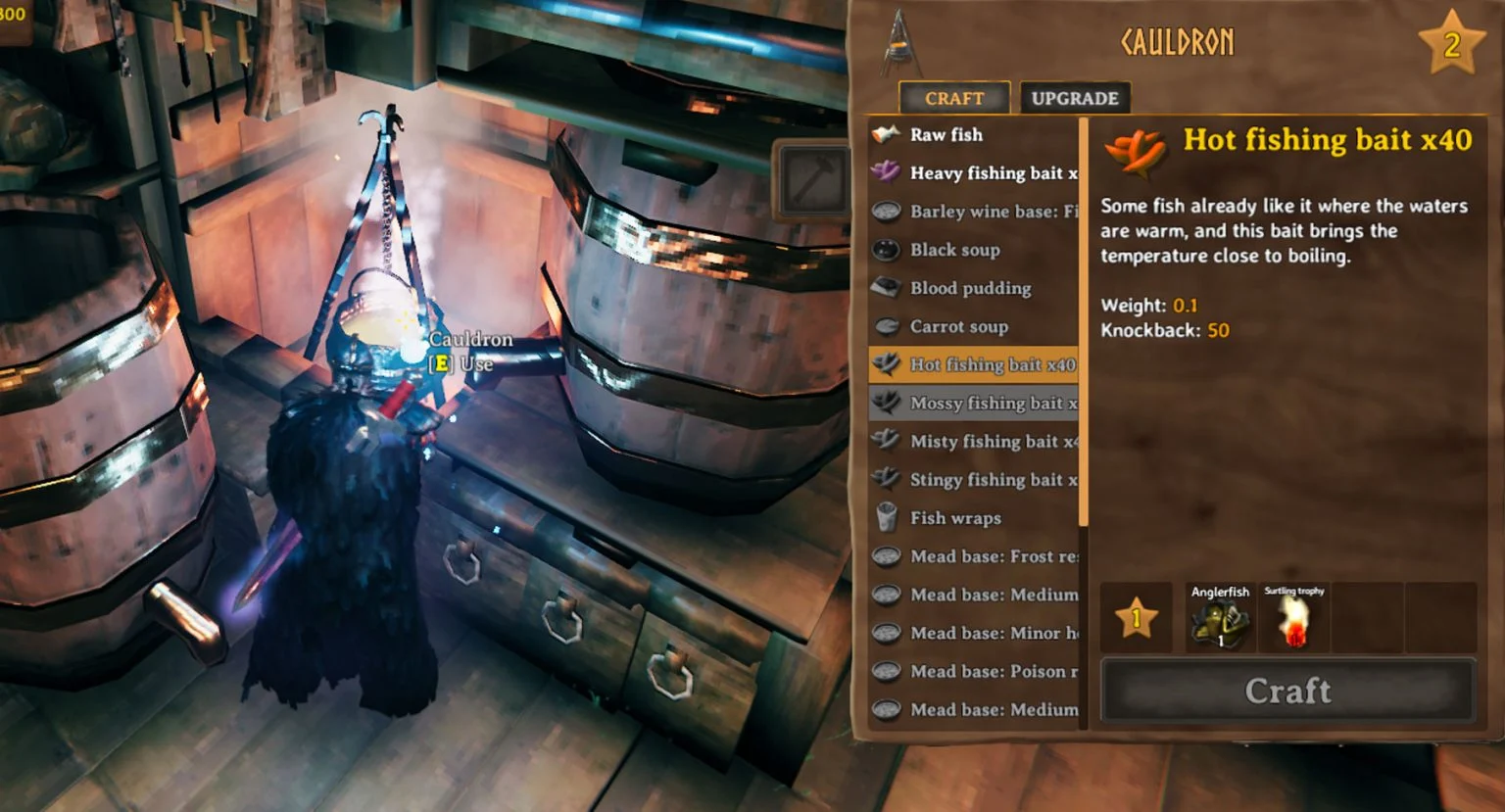Choose the Frost resistance mead base
This screenshot has width=1505, height=812.
tap(973, 556)
